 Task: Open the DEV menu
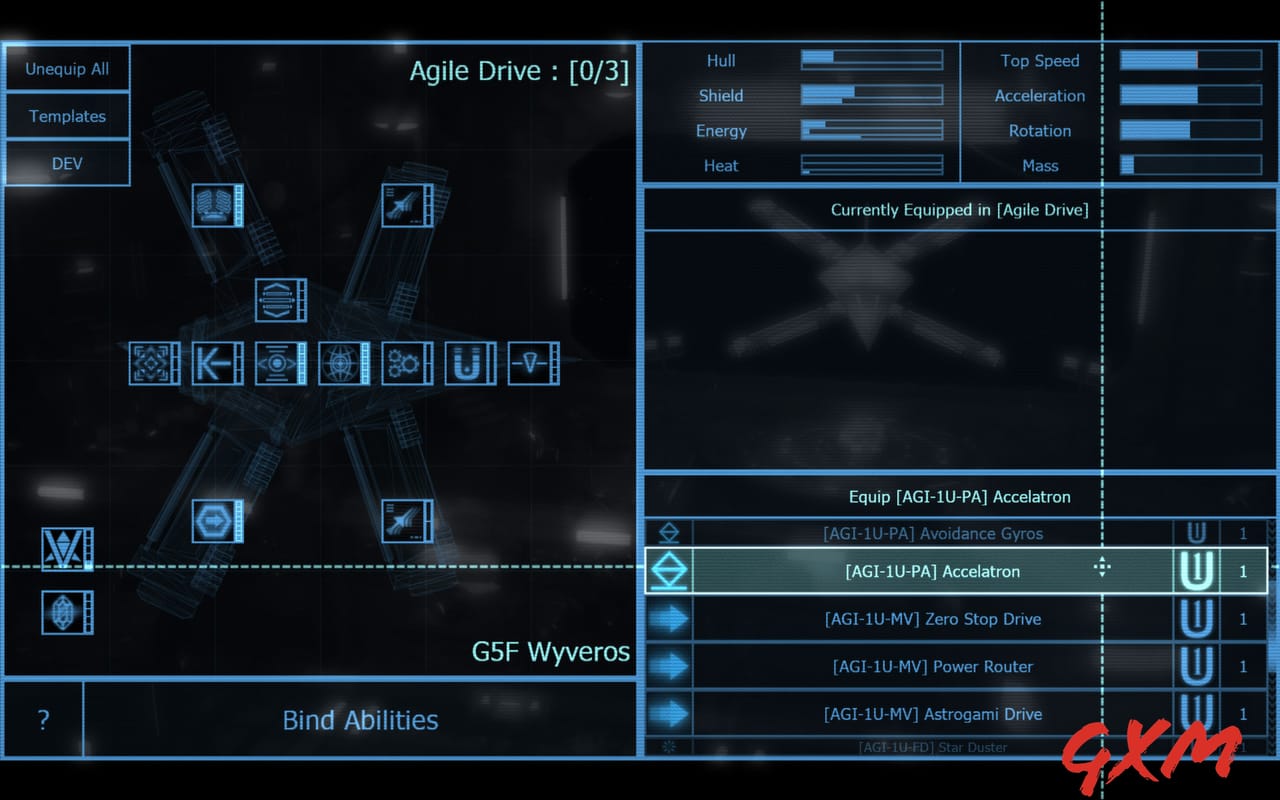pyautogui.click(x=67, y=163)
